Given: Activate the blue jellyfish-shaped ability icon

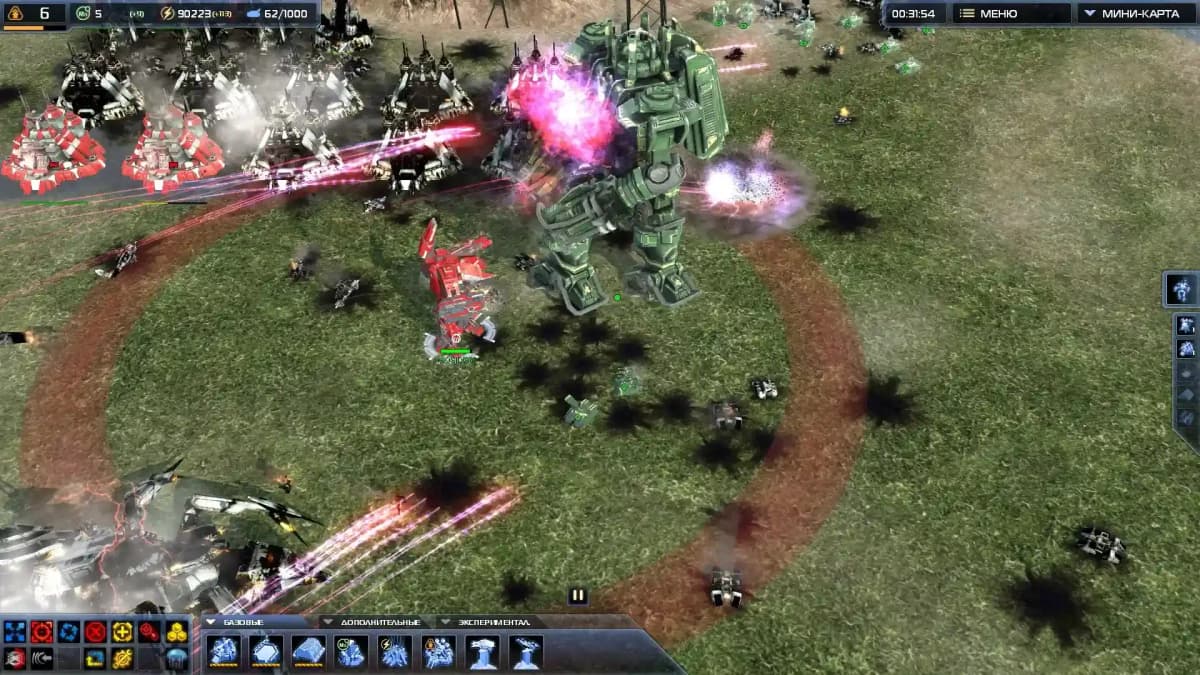Looking at the screenshot, I should click(x=177, y=658).
